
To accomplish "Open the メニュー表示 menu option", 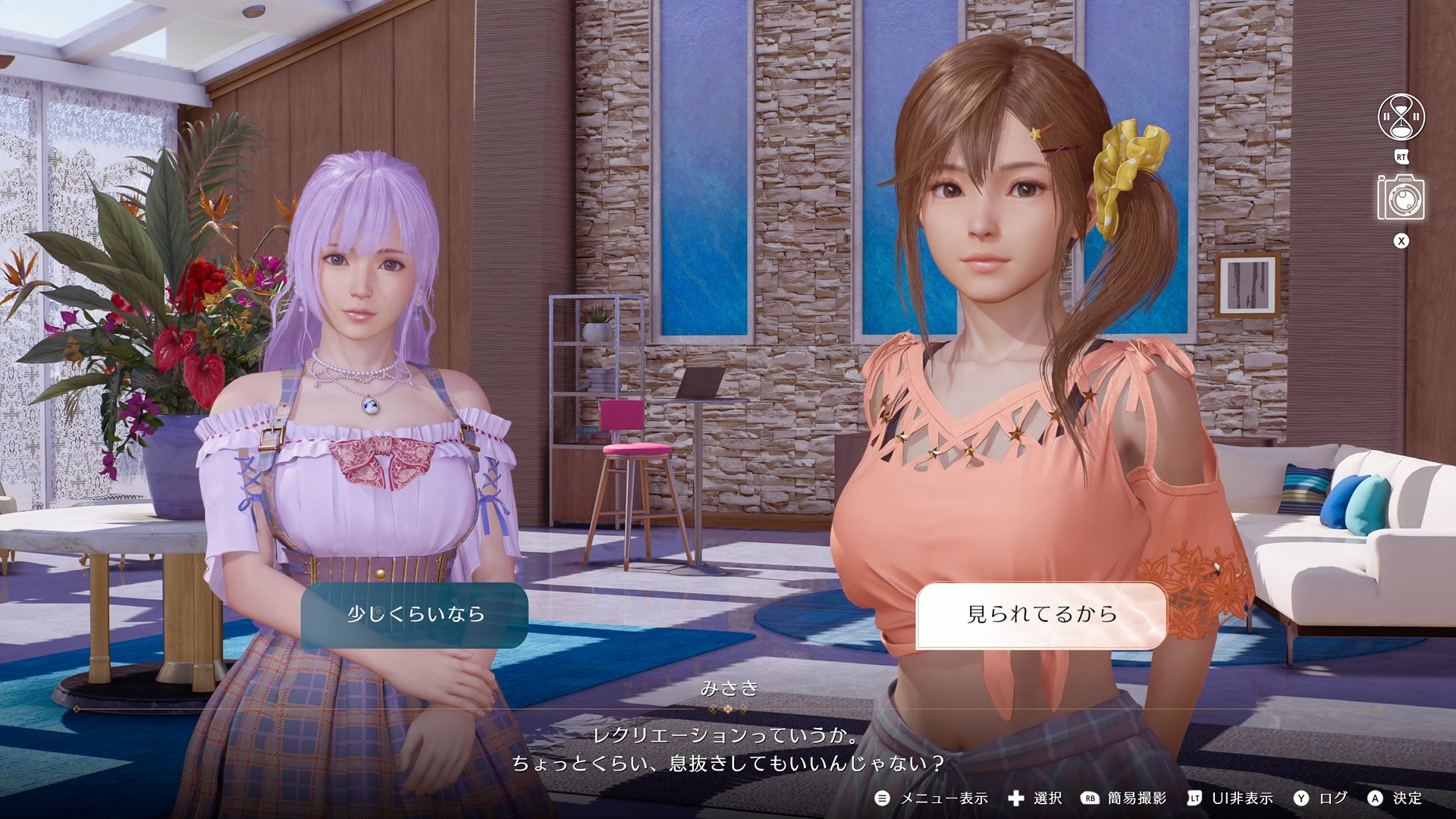I will point(932,798).
